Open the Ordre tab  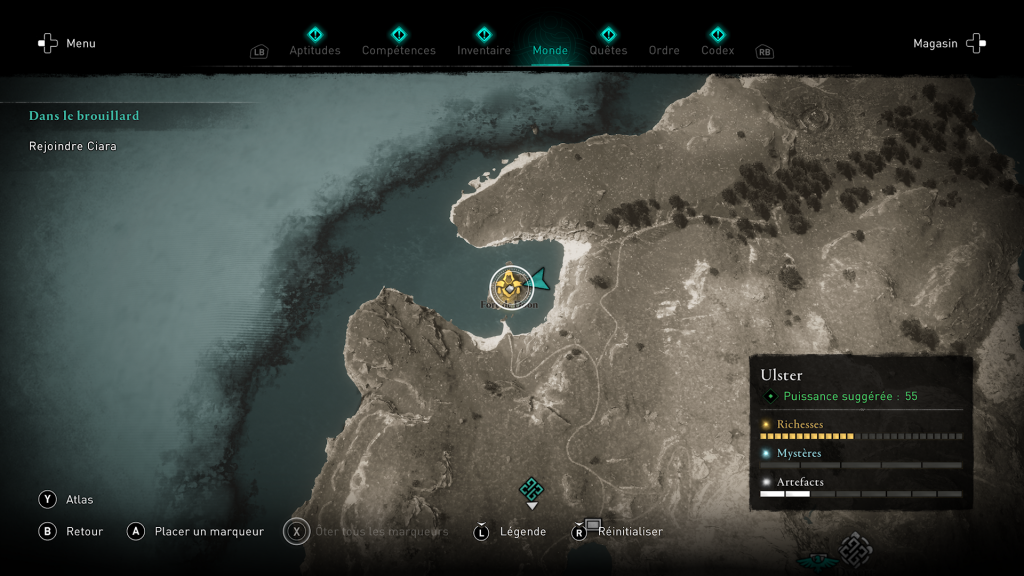tap(664, 50)
